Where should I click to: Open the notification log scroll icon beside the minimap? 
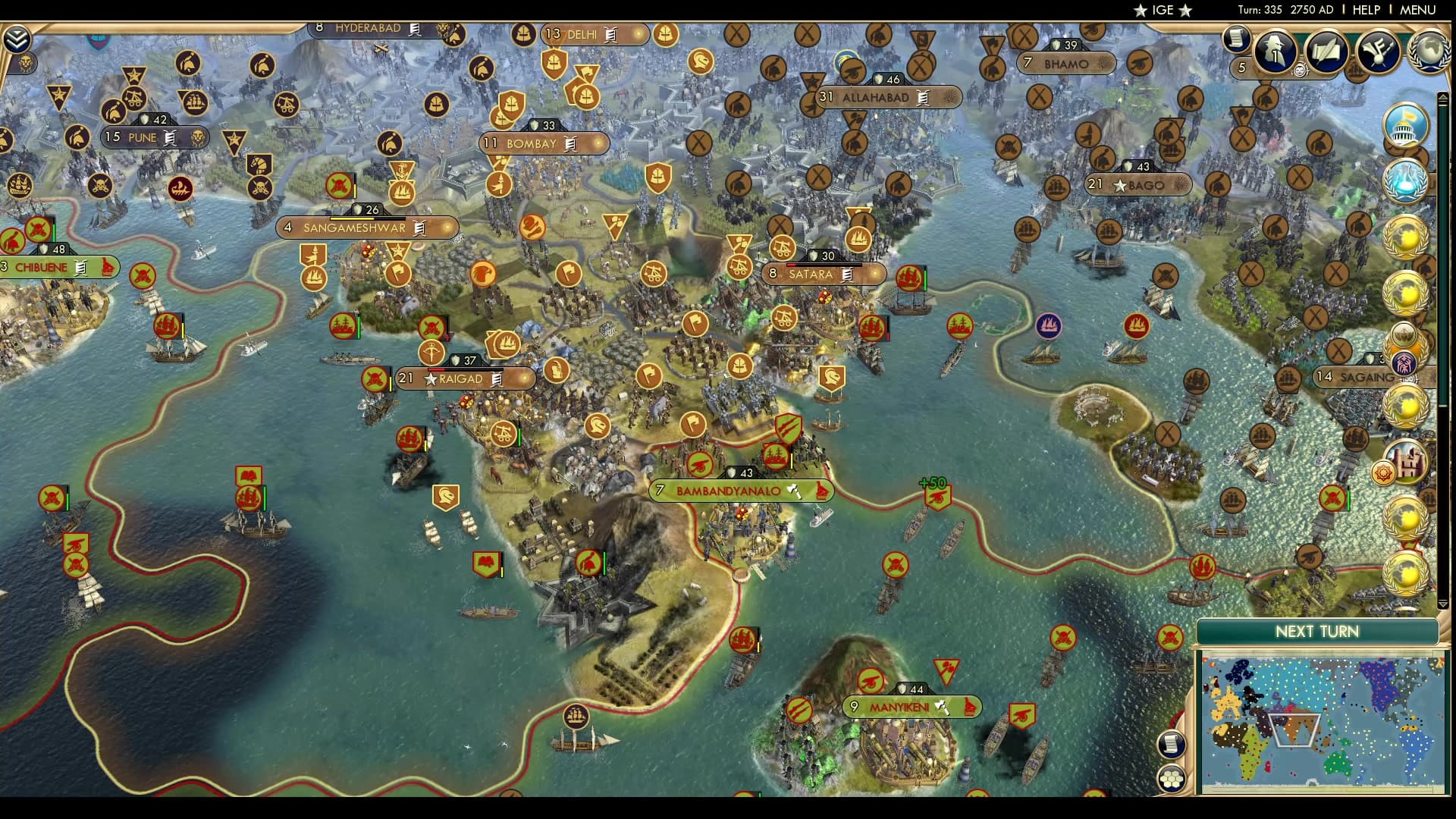tap(1172, 745)
